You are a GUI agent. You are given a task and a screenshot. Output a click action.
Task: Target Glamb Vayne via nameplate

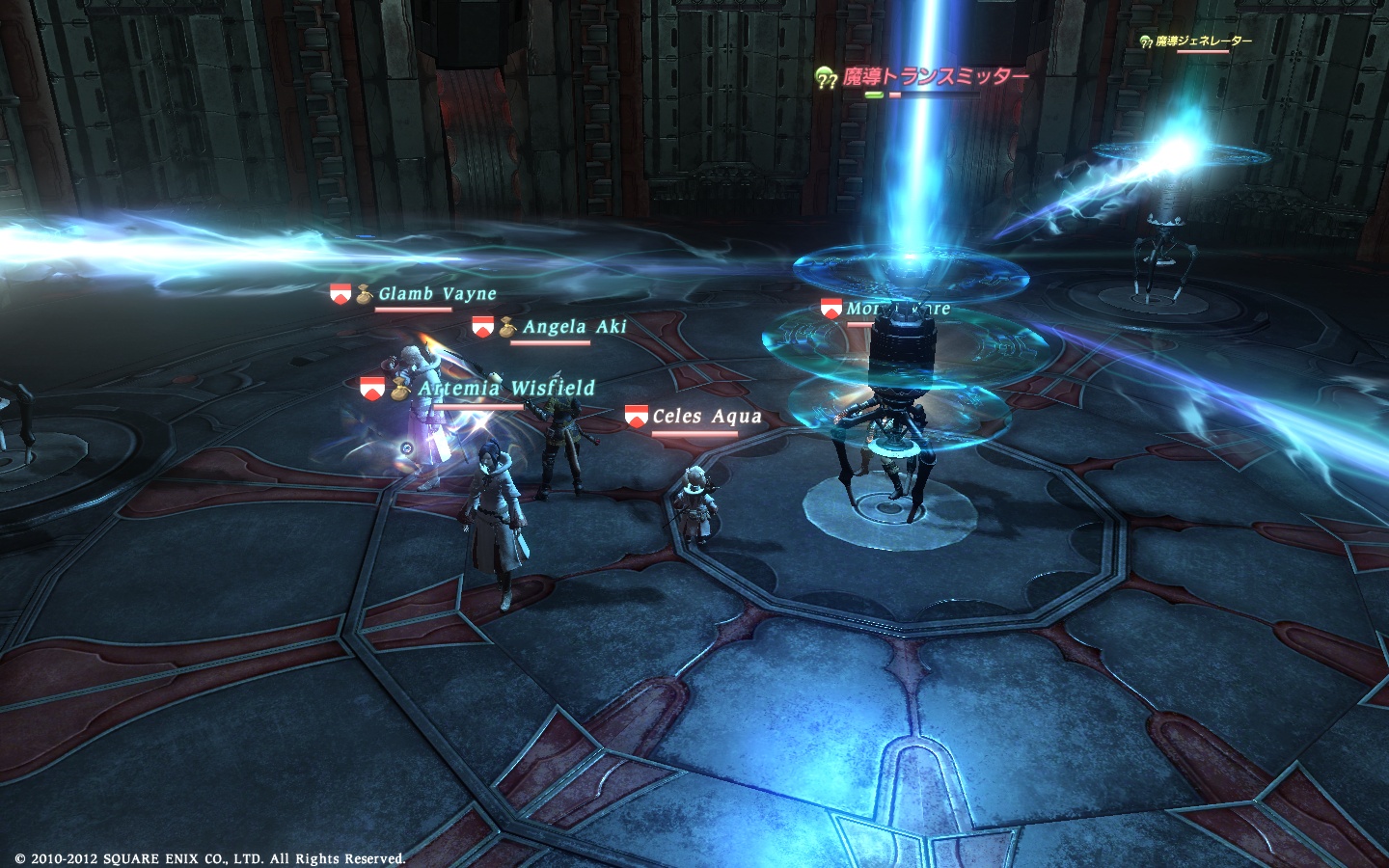[437, 294]
